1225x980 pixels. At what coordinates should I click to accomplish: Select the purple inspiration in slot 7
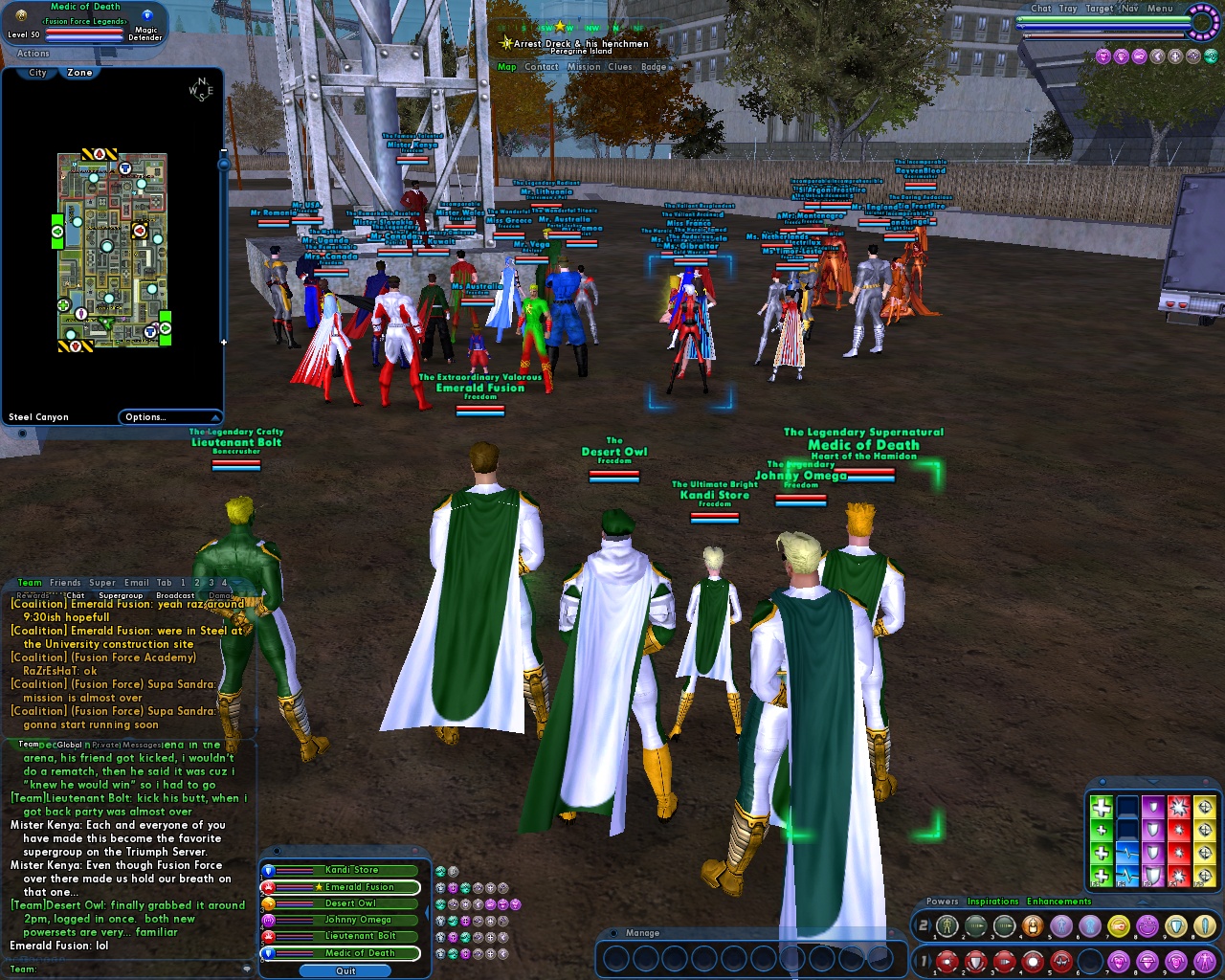1116,961
